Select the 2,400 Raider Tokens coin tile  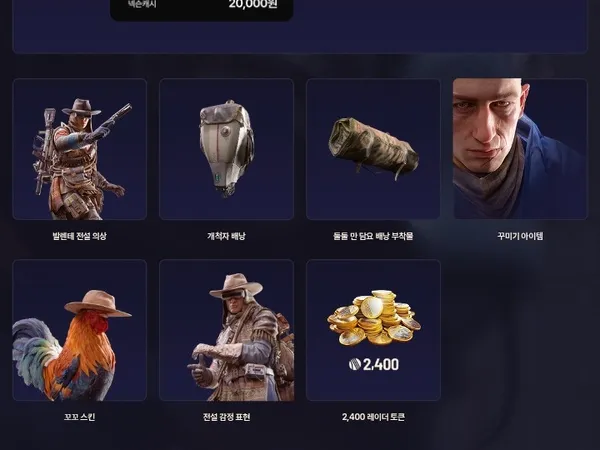(373, 330)
